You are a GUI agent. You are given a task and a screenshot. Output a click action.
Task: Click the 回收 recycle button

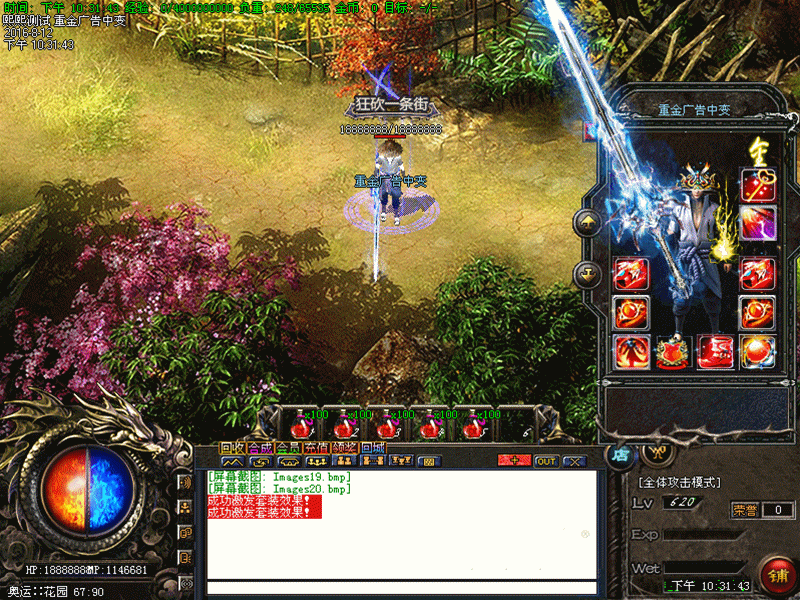pos(232,448)
